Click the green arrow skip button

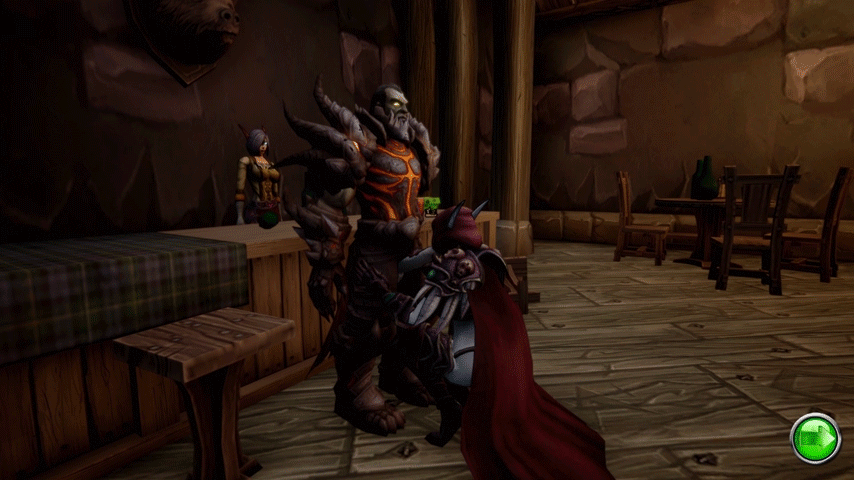(x=815, y=438)
